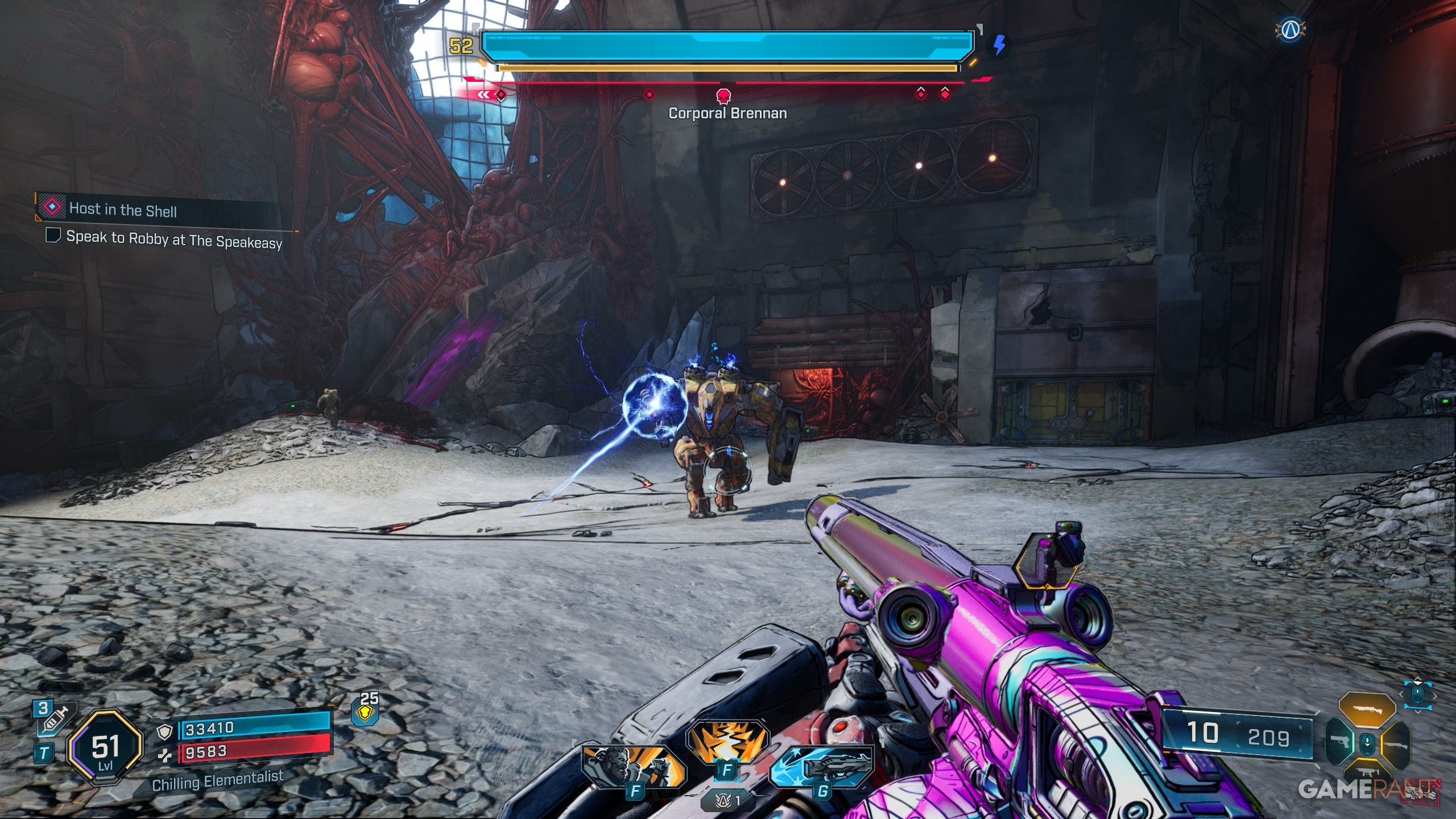Click the yellow shield badge showing 25
Viewport: 1456px width, 819px height.
(365, 712)
